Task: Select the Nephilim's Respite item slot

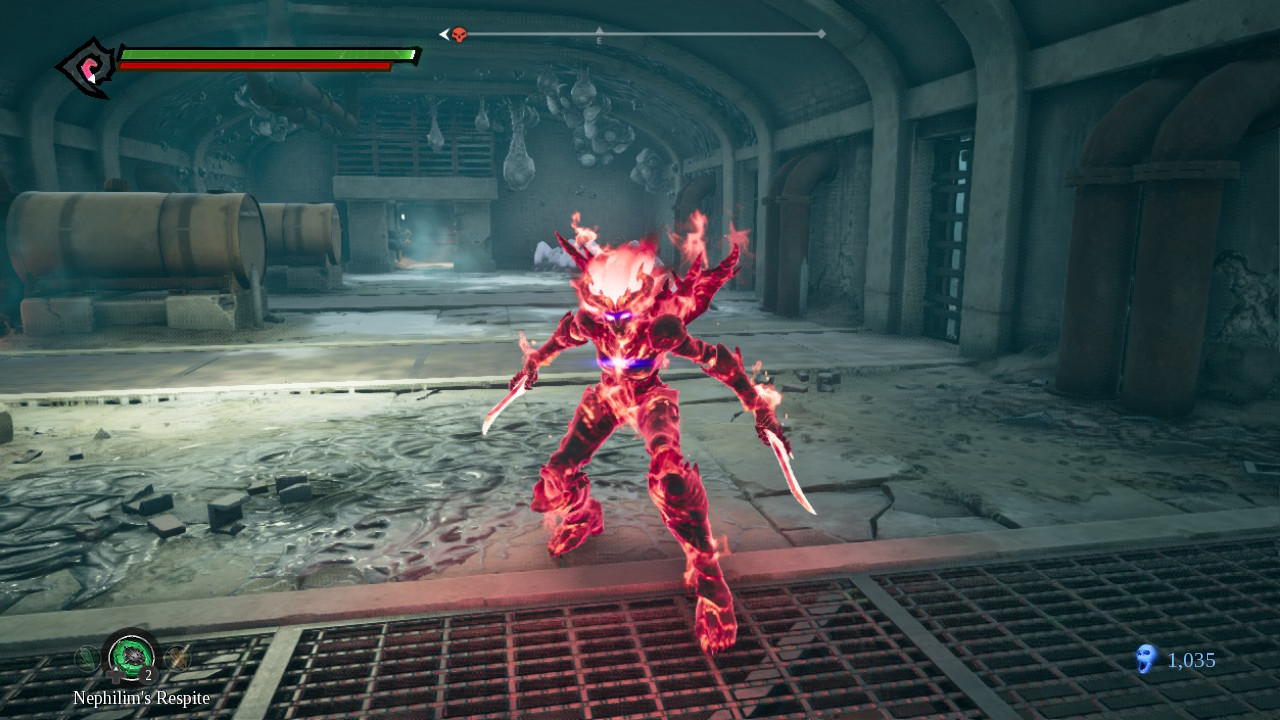Action: [131, 655]
